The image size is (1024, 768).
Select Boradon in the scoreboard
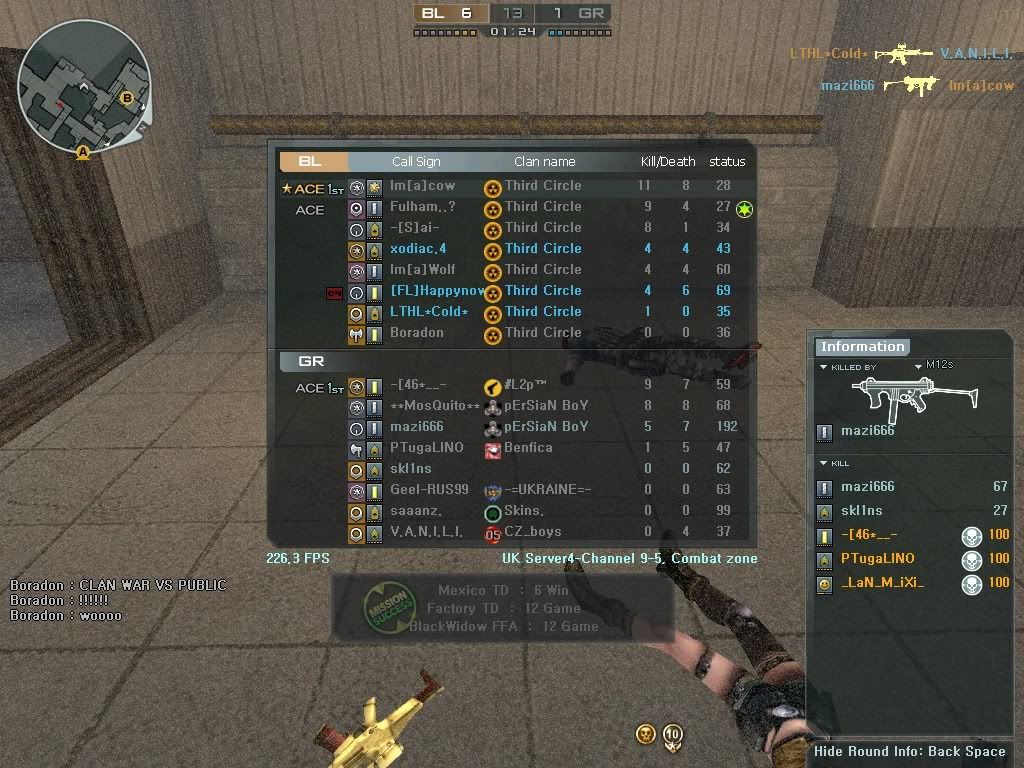(x=512, y=333)
